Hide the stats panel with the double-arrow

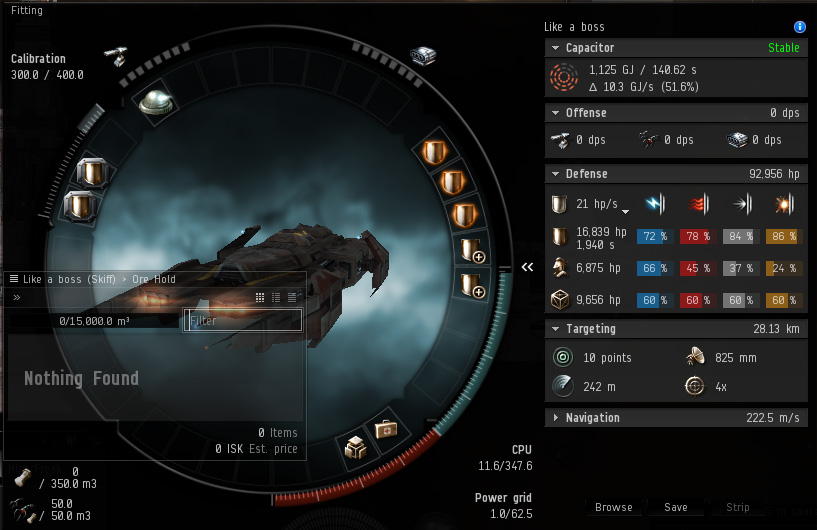(528, 267)
